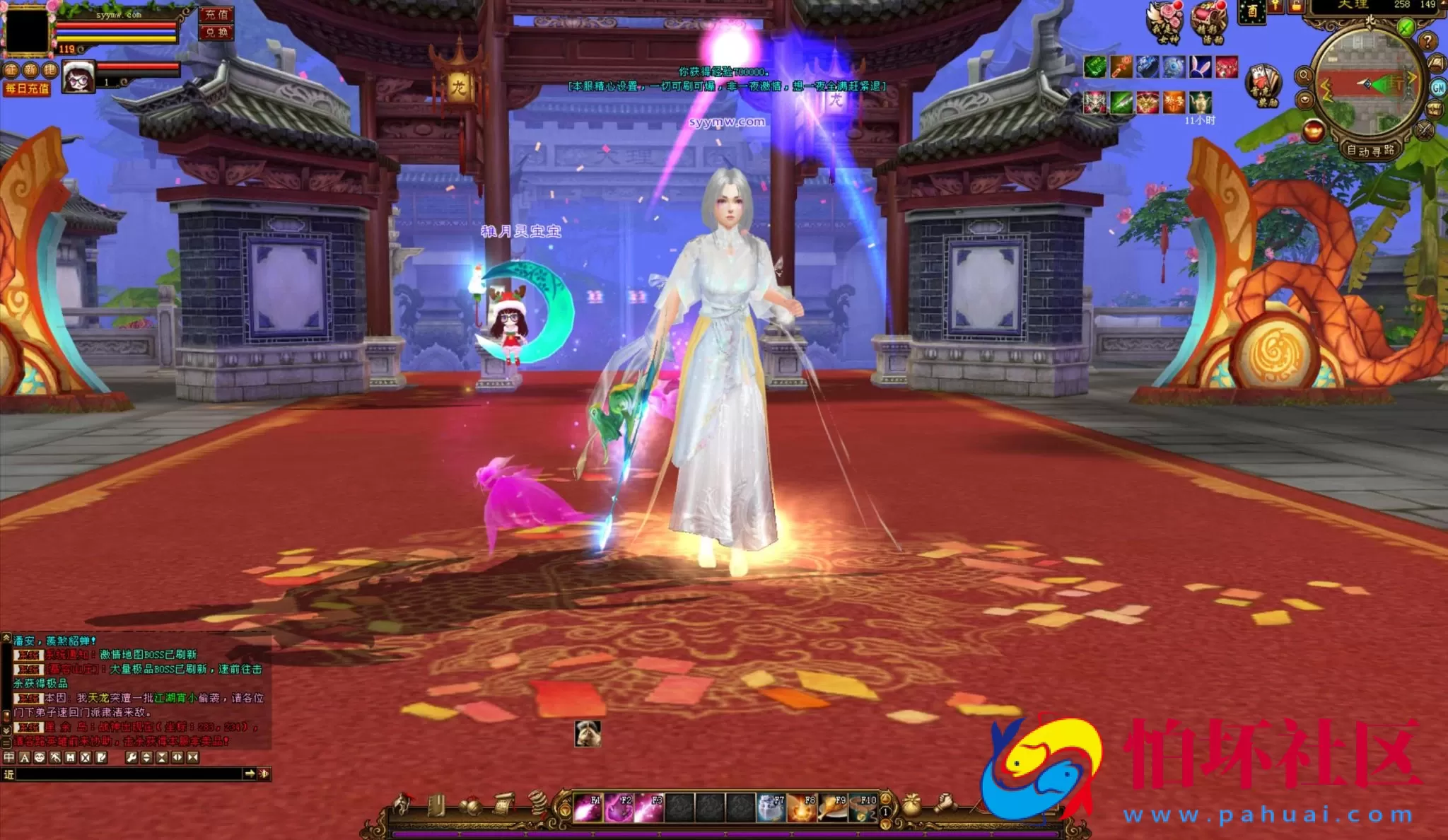Open the 每日充值 daily recharge offer

point(27,88)
